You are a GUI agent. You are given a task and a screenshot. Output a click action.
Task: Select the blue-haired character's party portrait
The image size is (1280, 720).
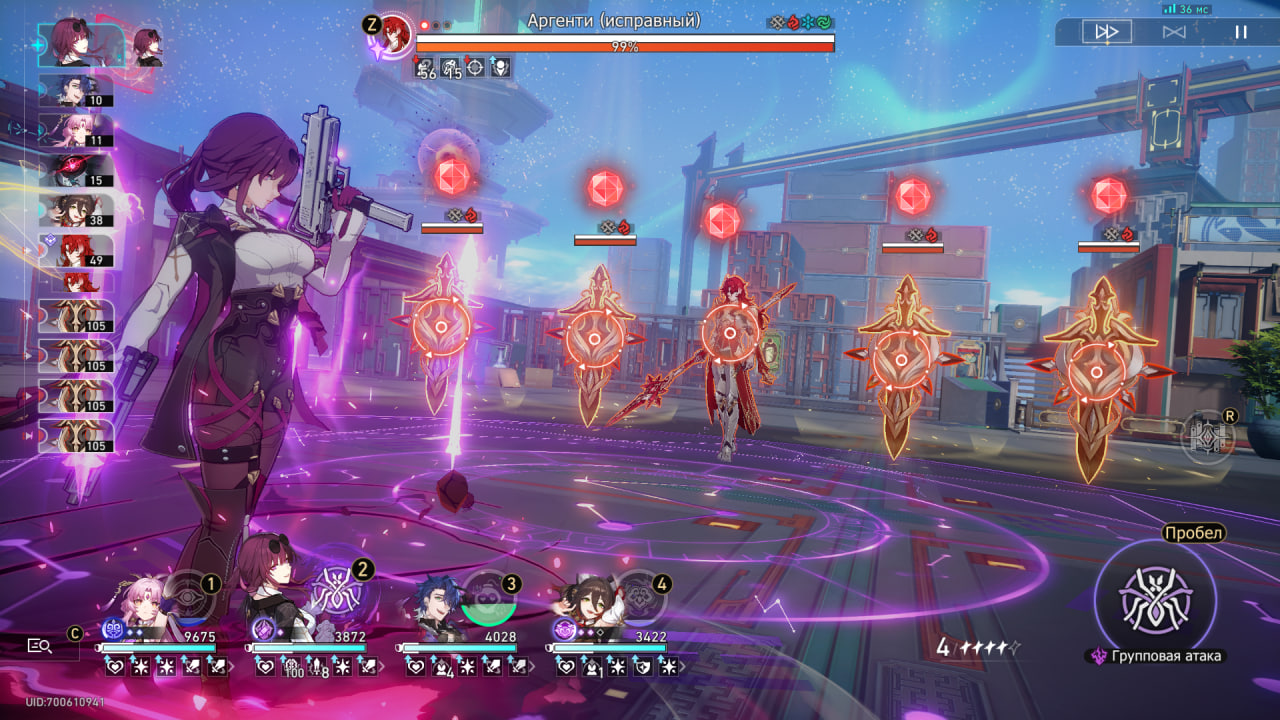pos(436,598)
